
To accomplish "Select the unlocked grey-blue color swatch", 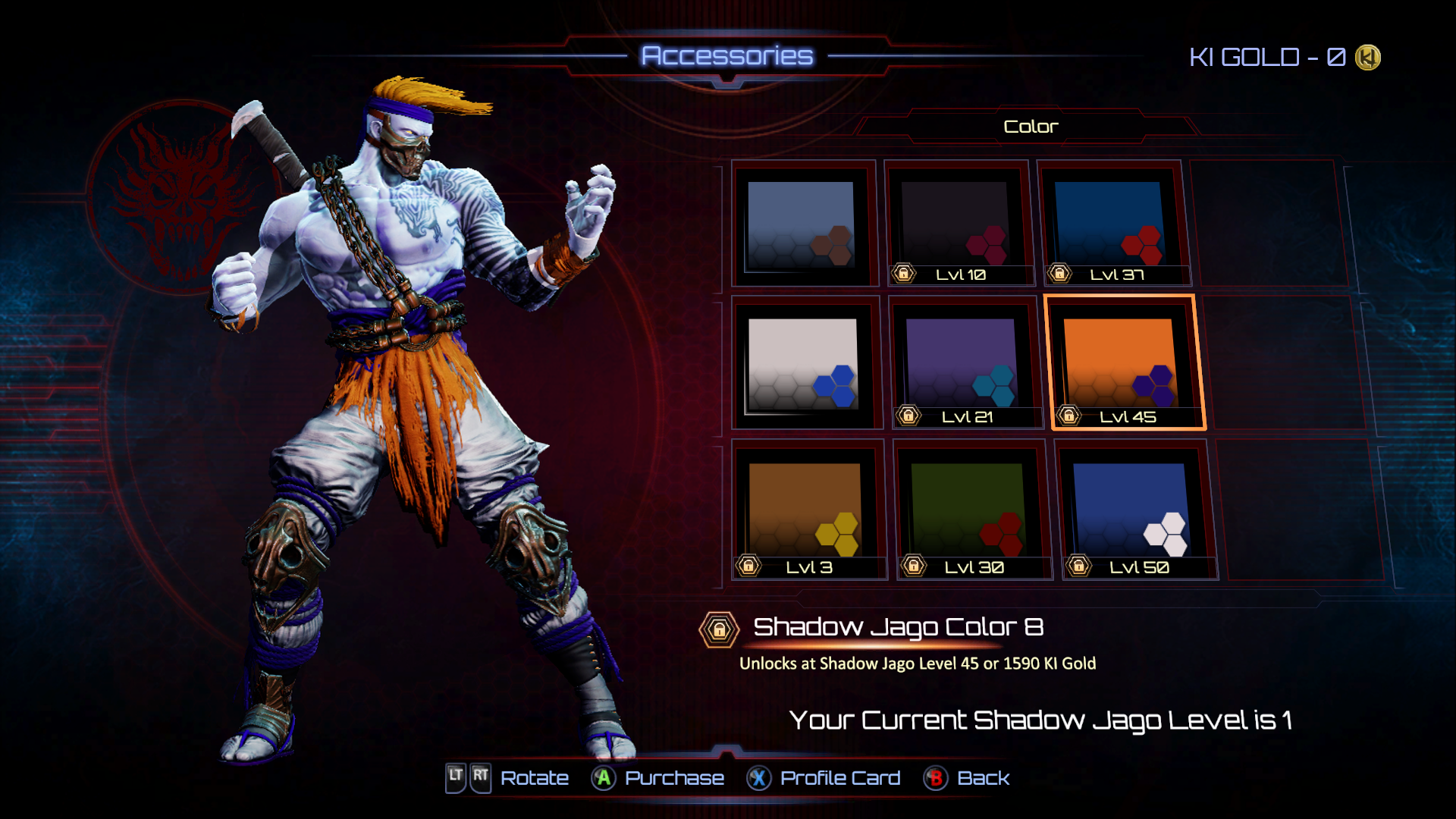I will click(x=801, y=224).
